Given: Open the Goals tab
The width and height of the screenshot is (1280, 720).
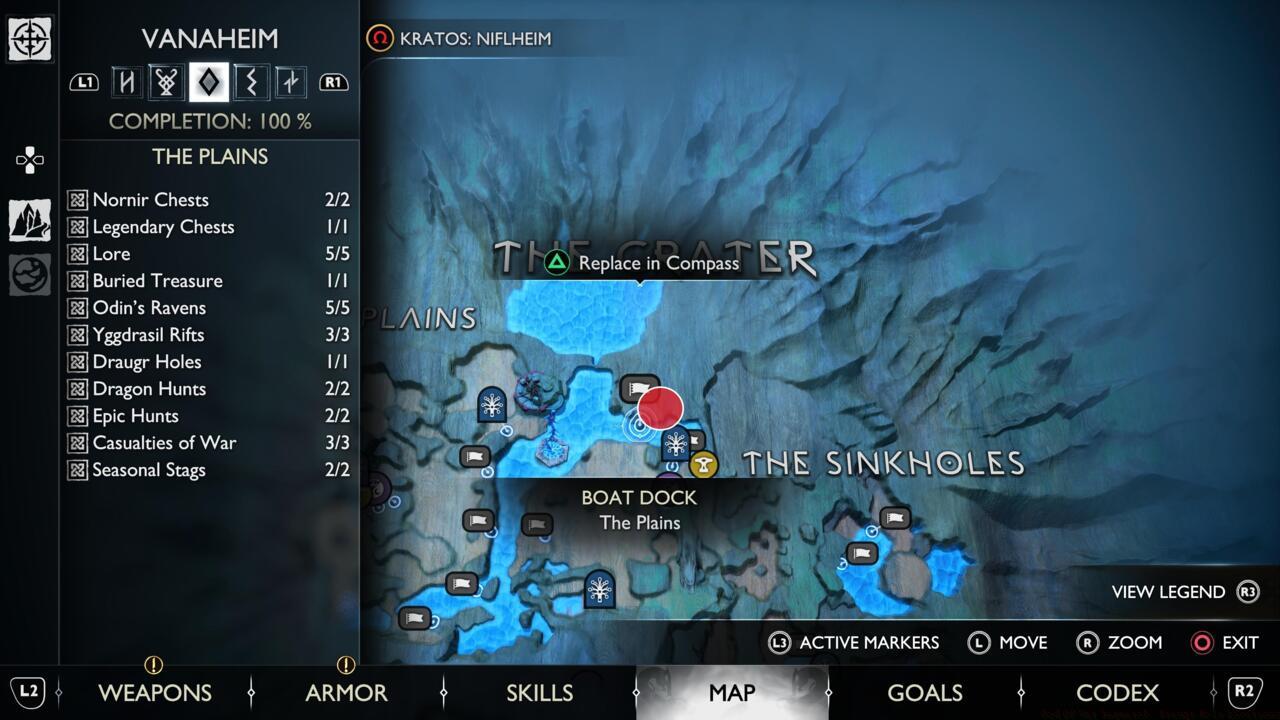Looking at the screenshot, I should tap(924, 692).
